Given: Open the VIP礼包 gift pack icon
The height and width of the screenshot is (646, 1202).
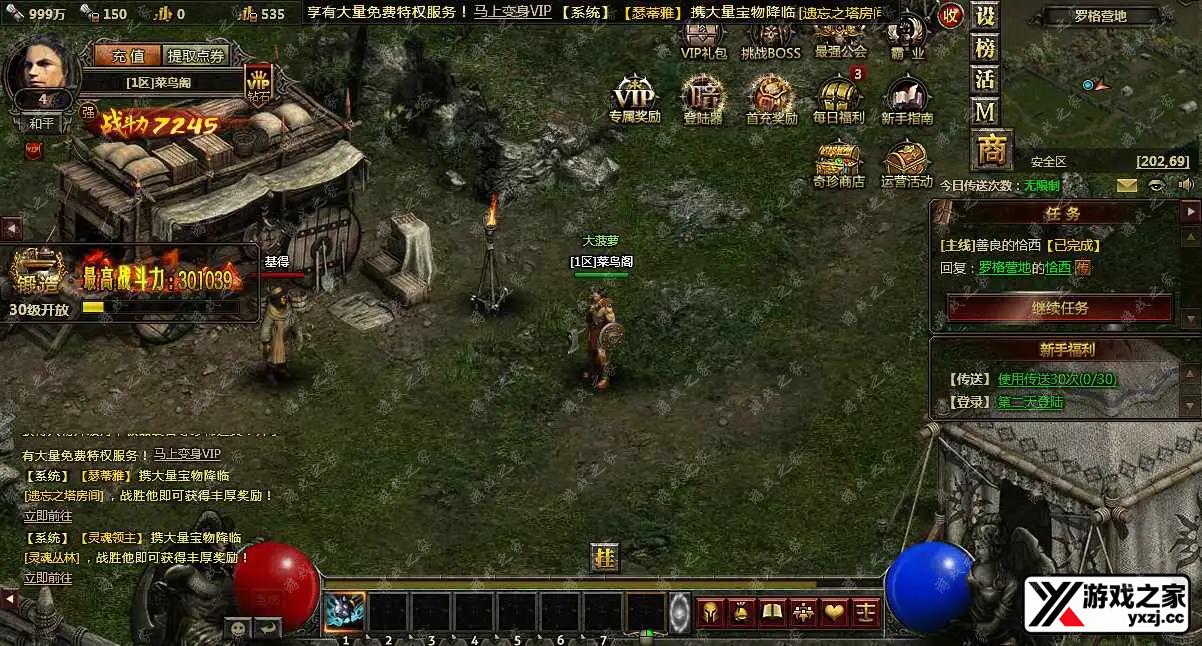Looking at the screenshot, I should pyautogui.click(x=703, y=38).
